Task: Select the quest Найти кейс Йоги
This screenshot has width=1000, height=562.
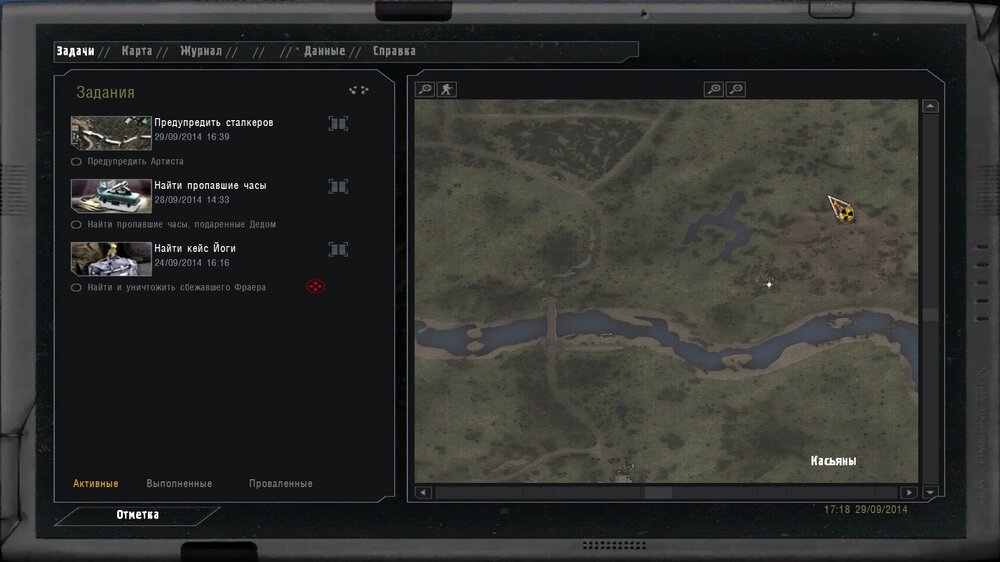Action: (195, 249)
